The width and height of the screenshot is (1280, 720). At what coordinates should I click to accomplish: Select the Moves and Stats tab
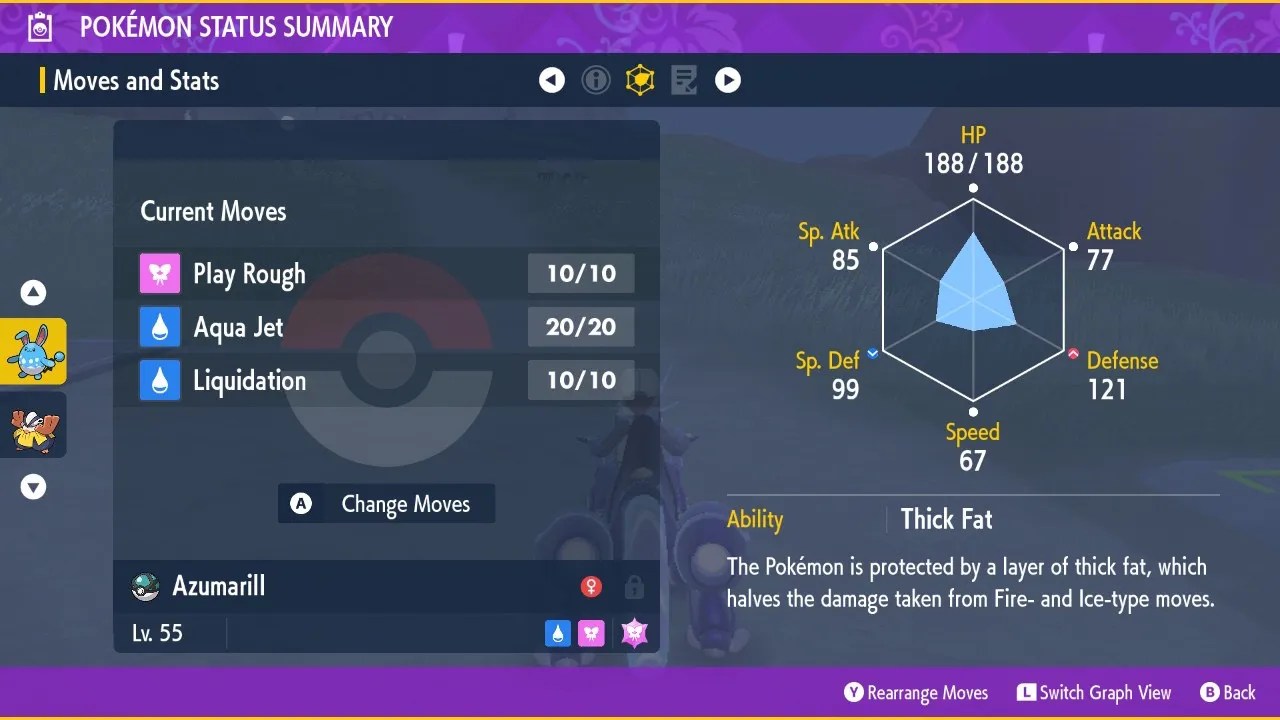[135, 80]
